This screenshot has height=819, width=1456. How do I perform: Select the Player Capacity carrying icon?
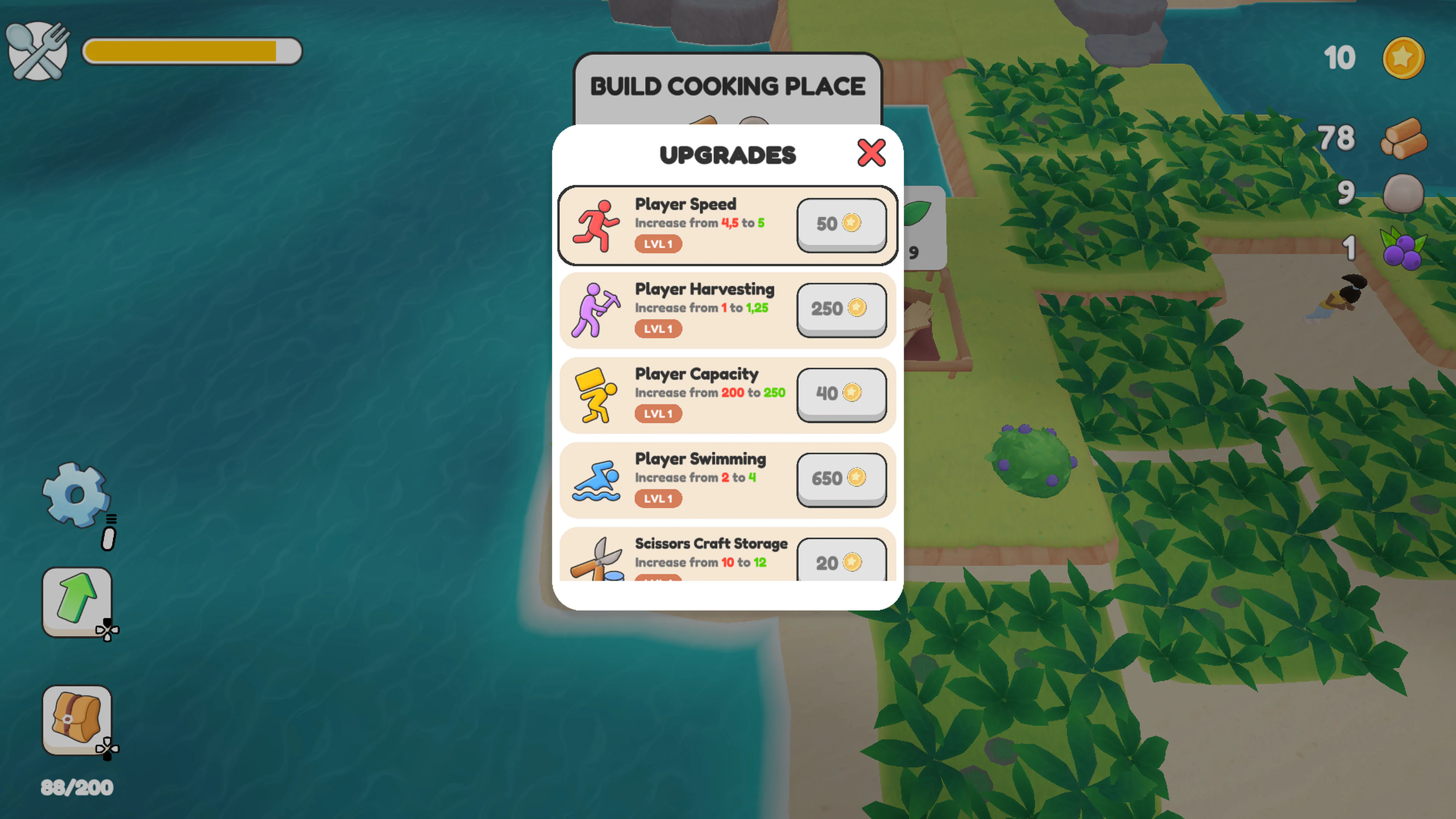tap(595, 394)
